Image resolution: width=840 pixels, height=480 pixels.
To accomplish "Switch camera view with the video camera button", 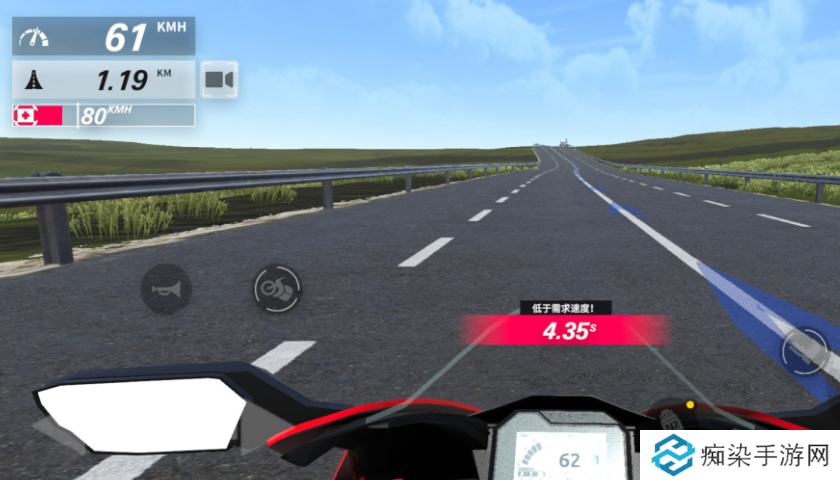I will pos(219,80).
